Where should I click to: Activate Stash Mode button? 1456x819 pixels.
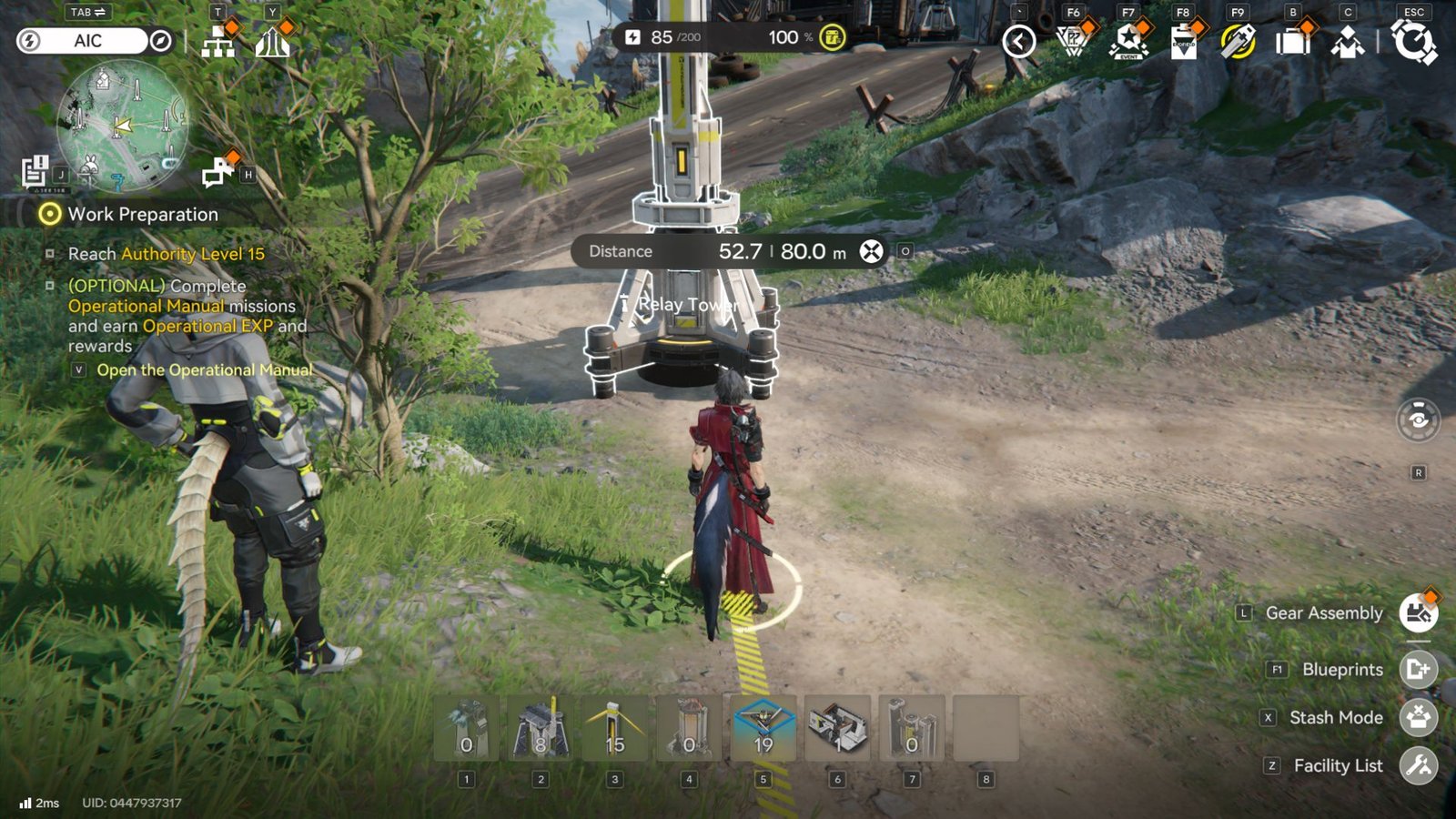tap(1418, 717)
